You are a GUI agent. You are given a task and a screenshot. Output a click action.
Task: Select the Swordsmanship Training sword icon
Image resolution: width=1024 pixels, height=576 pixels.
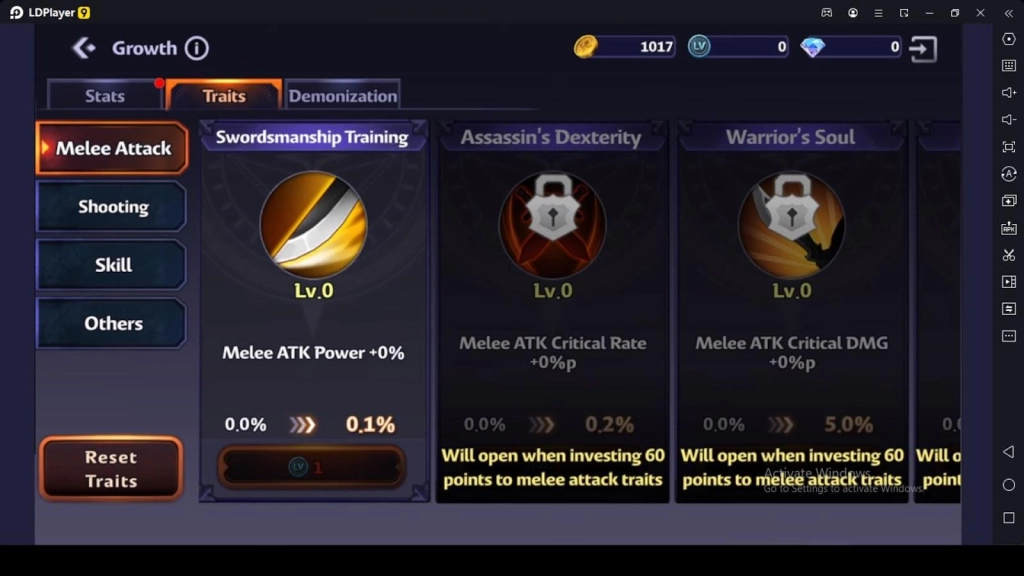click(x=313, y=225)
